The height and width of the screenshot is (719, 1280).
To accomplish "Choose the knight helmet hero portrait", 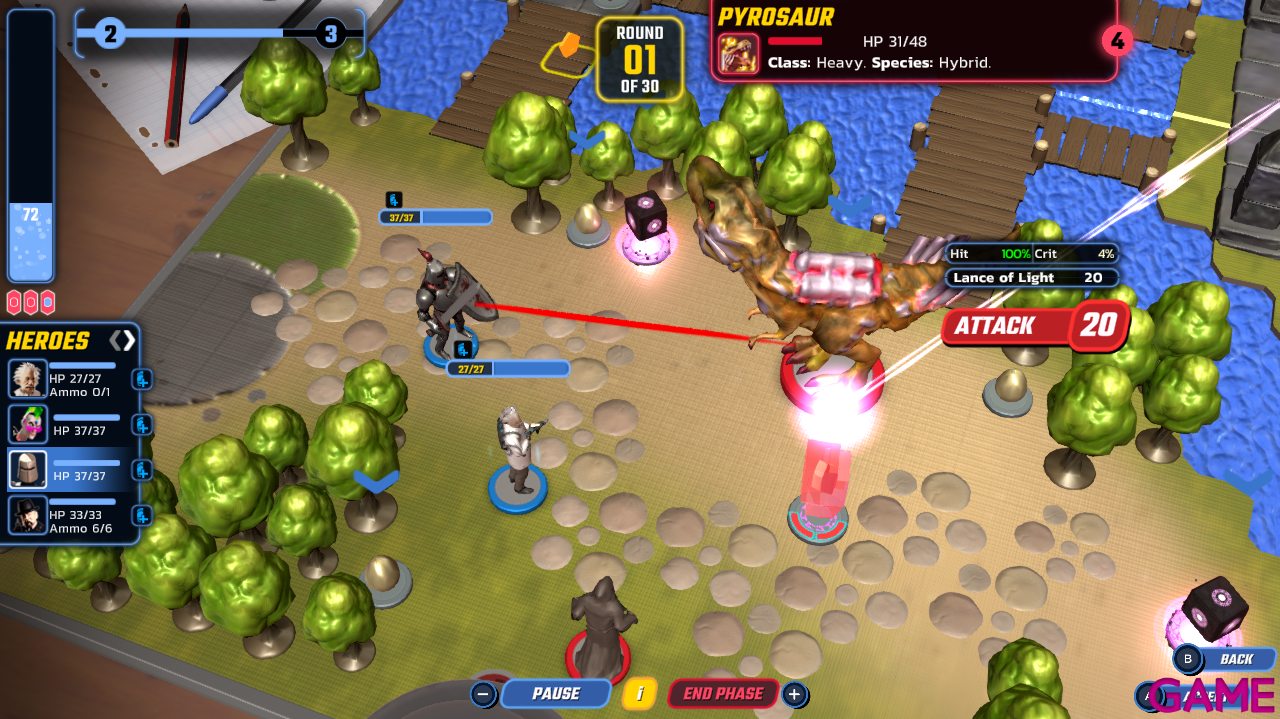I will (27, 469).
